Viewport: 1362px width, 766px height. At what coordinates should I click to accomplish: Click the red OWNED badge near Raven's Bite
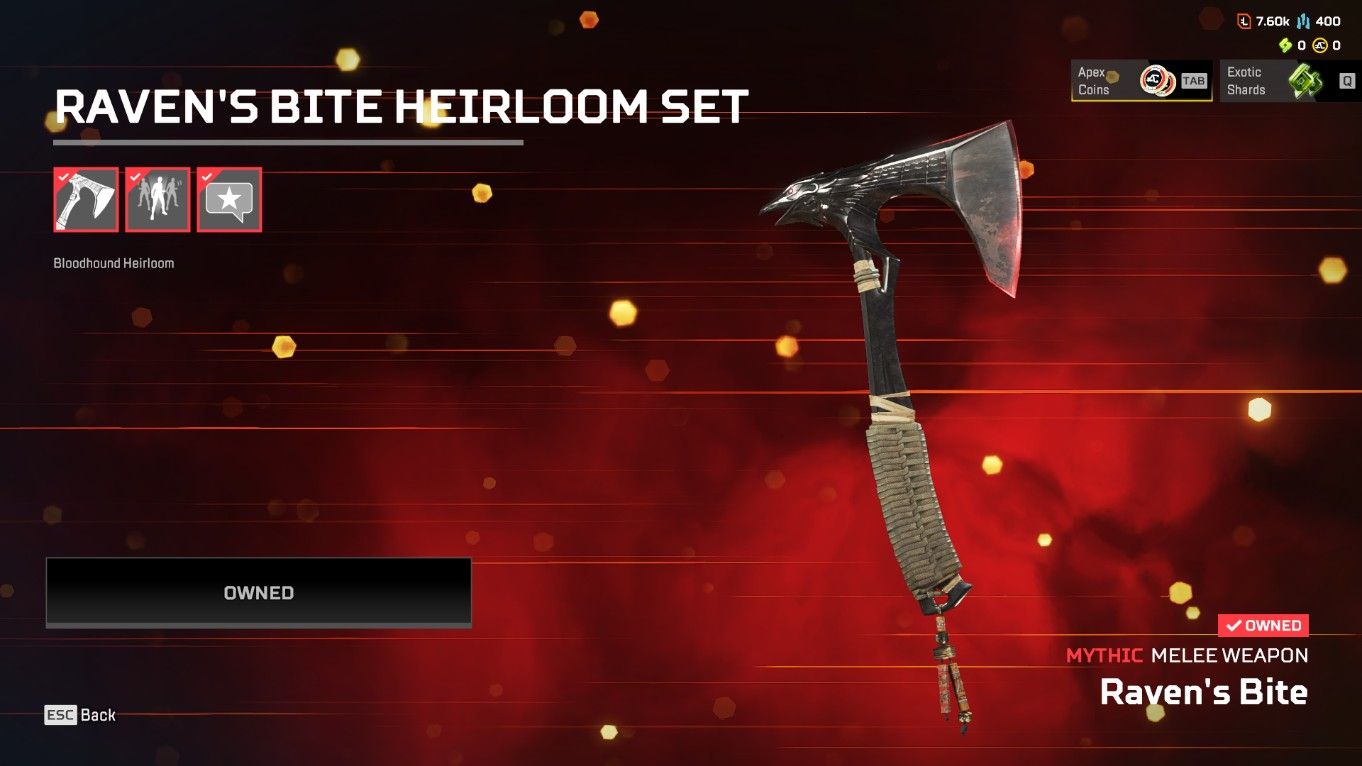click(x=1264, y=625)
